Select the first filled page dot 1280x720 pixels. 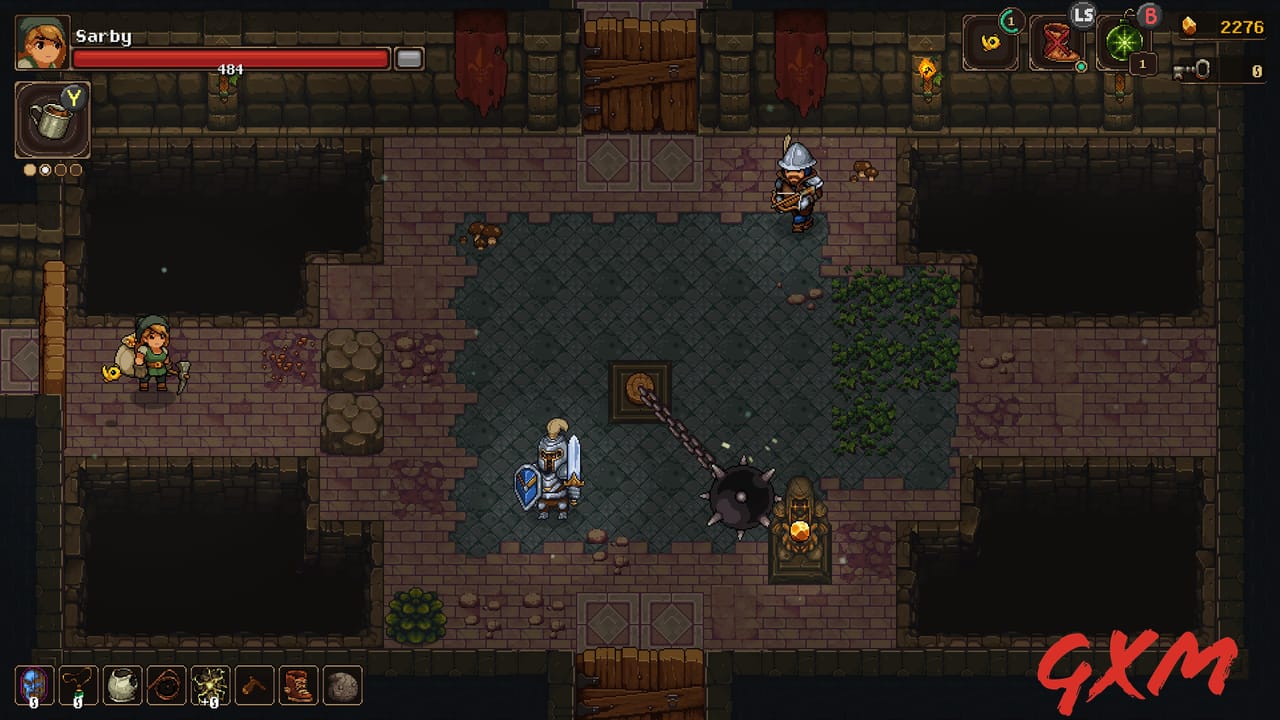point(28,169)
